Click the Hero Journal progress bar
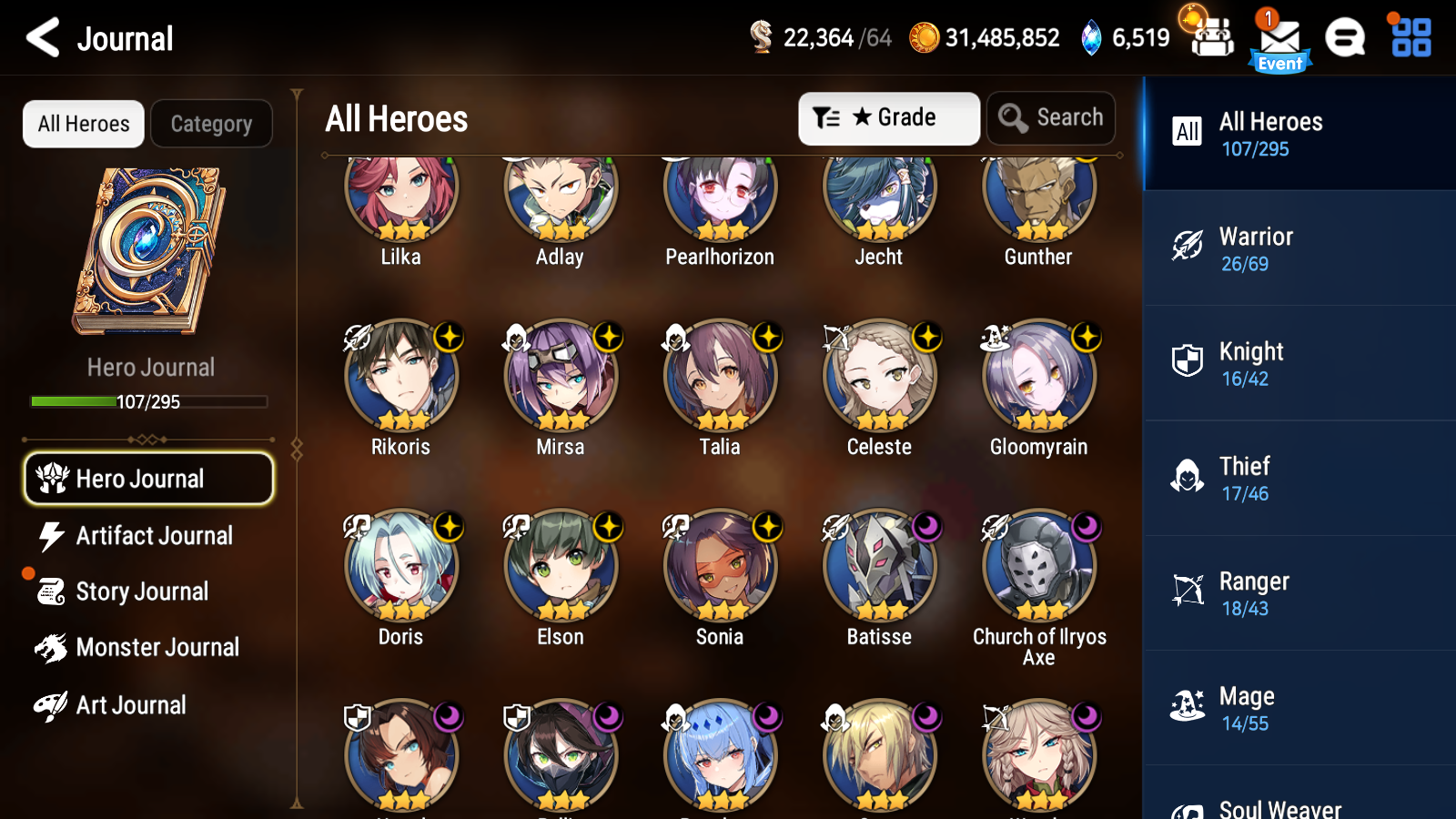 (x=148, y=400)
